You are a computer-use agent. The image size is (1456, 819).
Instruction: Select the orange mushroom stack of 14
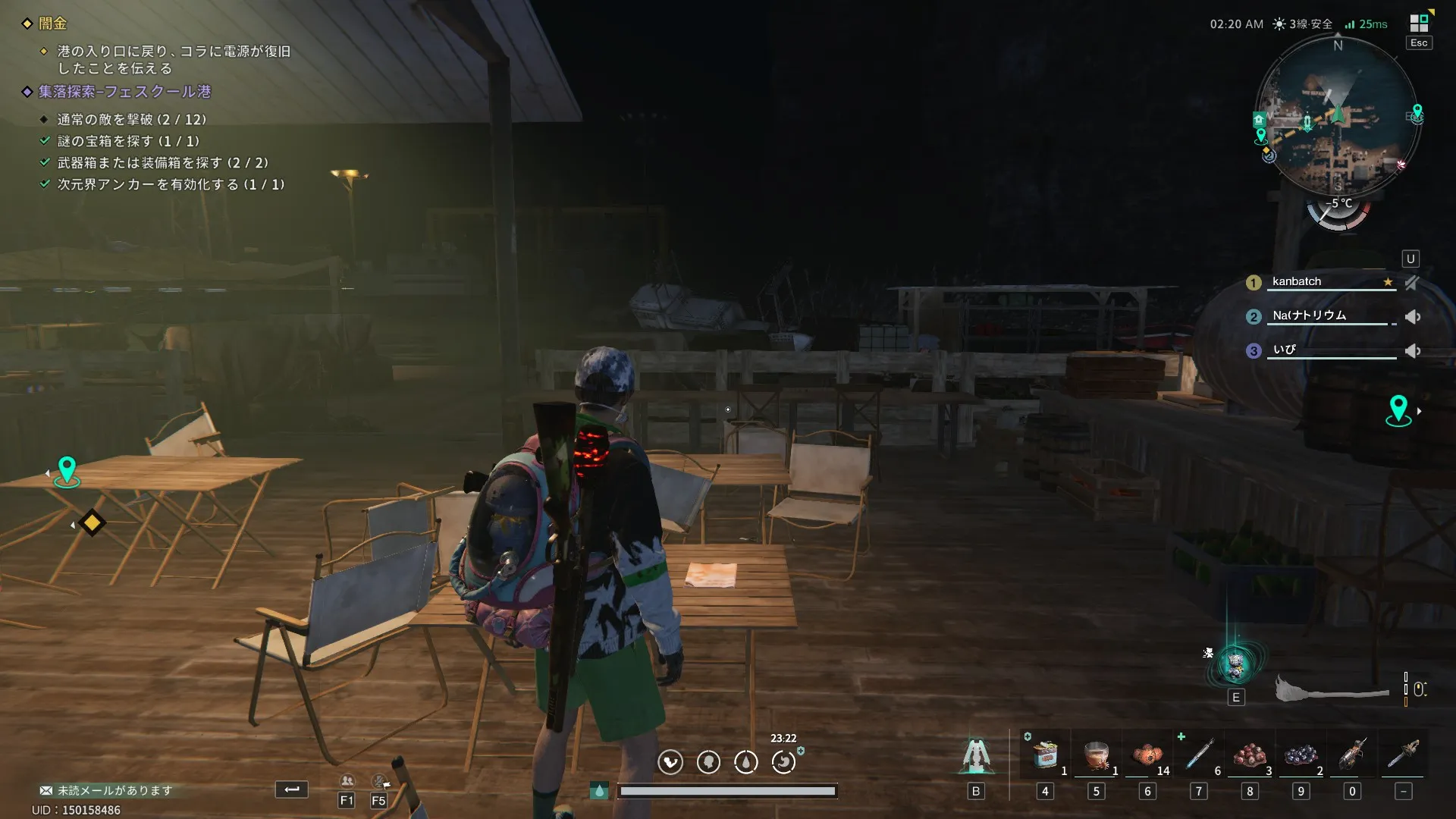coord(1147,755)
